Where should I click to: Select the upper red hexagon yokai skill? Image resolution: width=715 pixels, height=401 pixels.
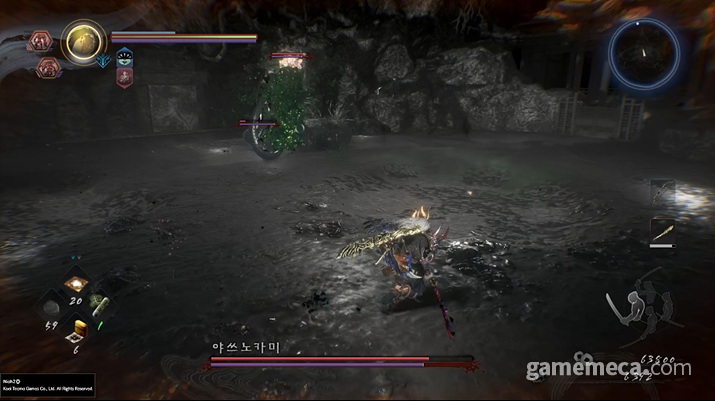[x=42, y=41]
